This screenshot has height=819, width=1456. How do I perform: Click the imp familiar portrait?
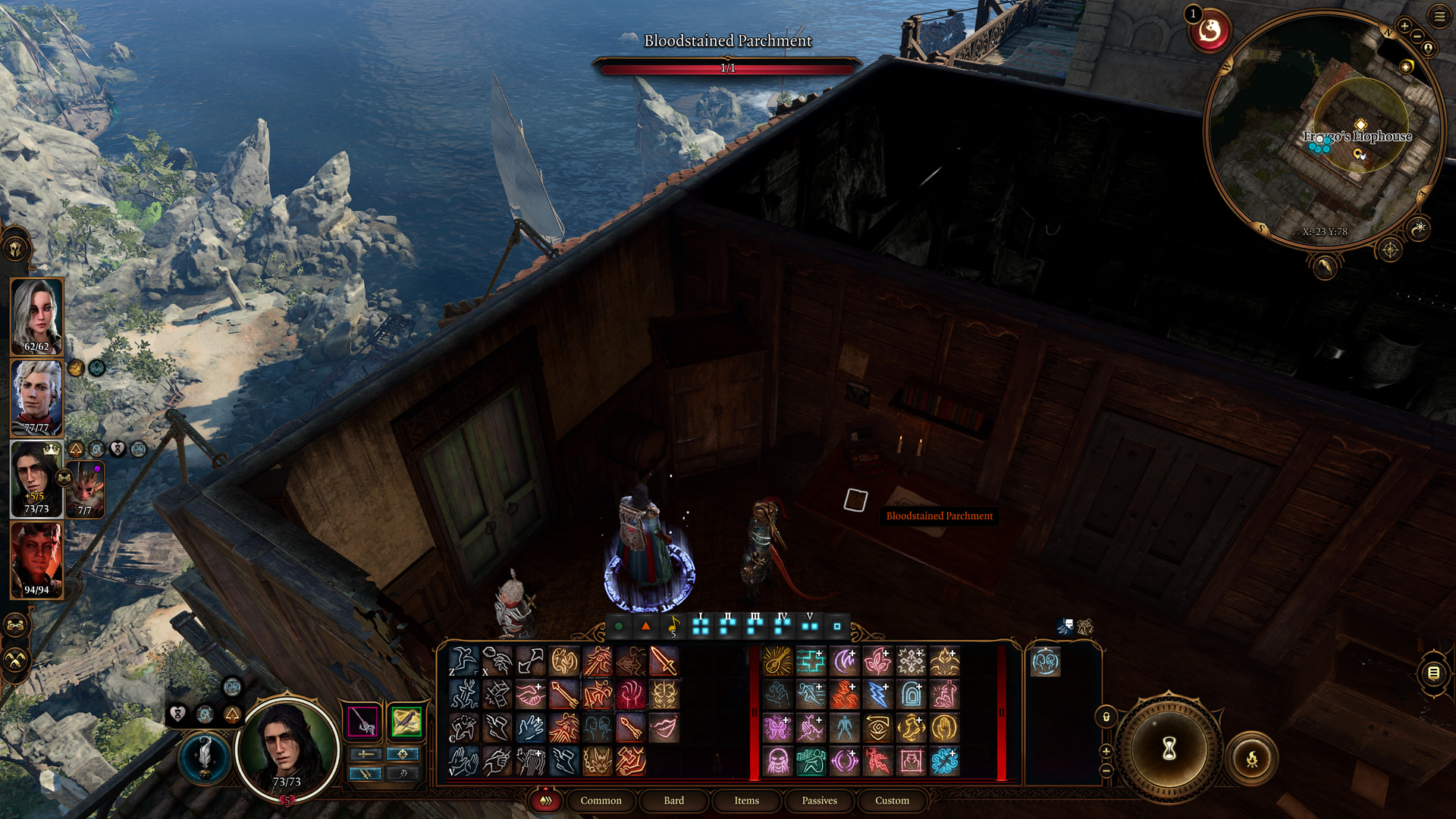pyautogui.click(x=85, y=488)
